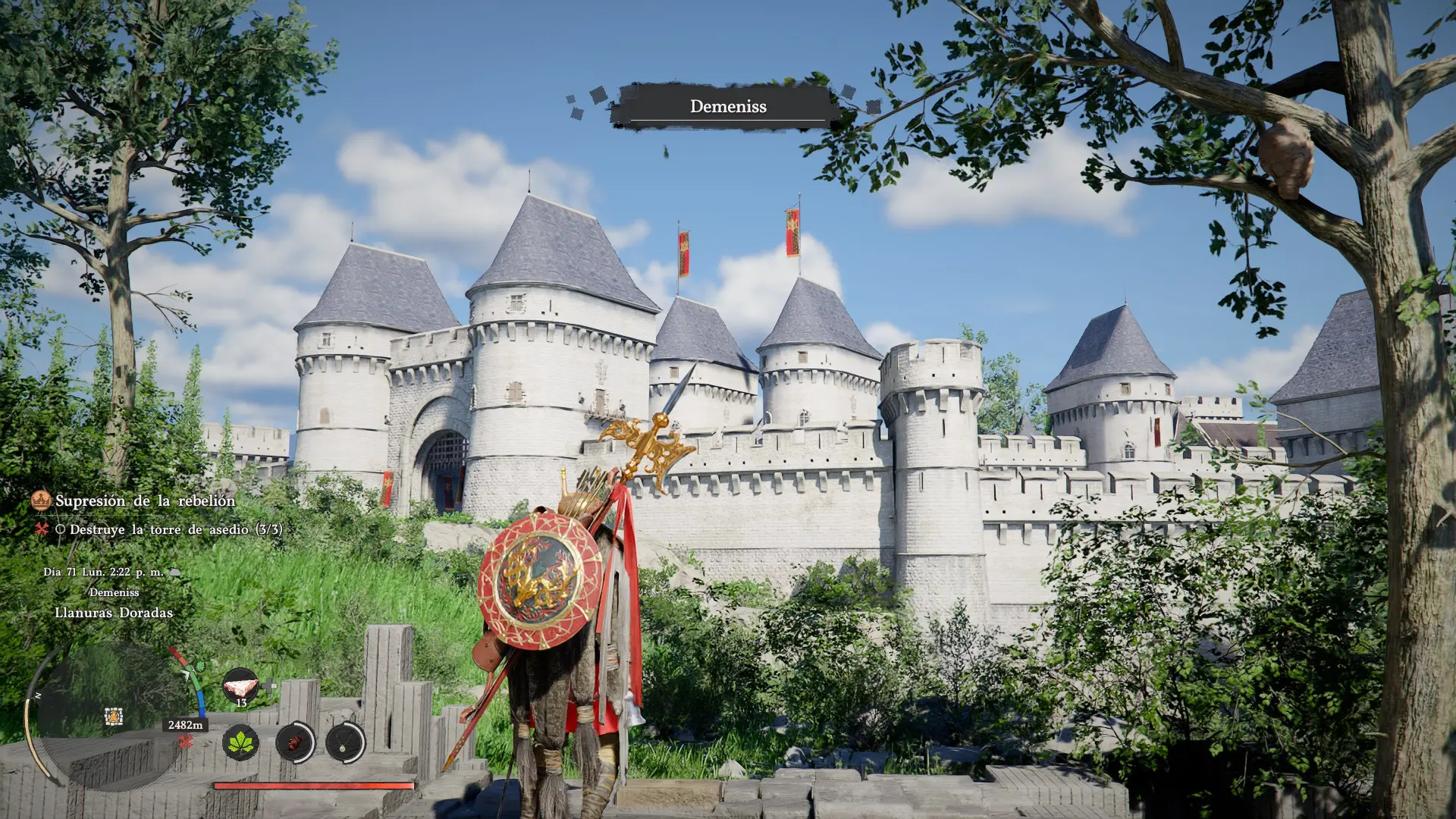Use the red beetle item slot
Viewport: 1456px width, 819px height.
(294, 742)
